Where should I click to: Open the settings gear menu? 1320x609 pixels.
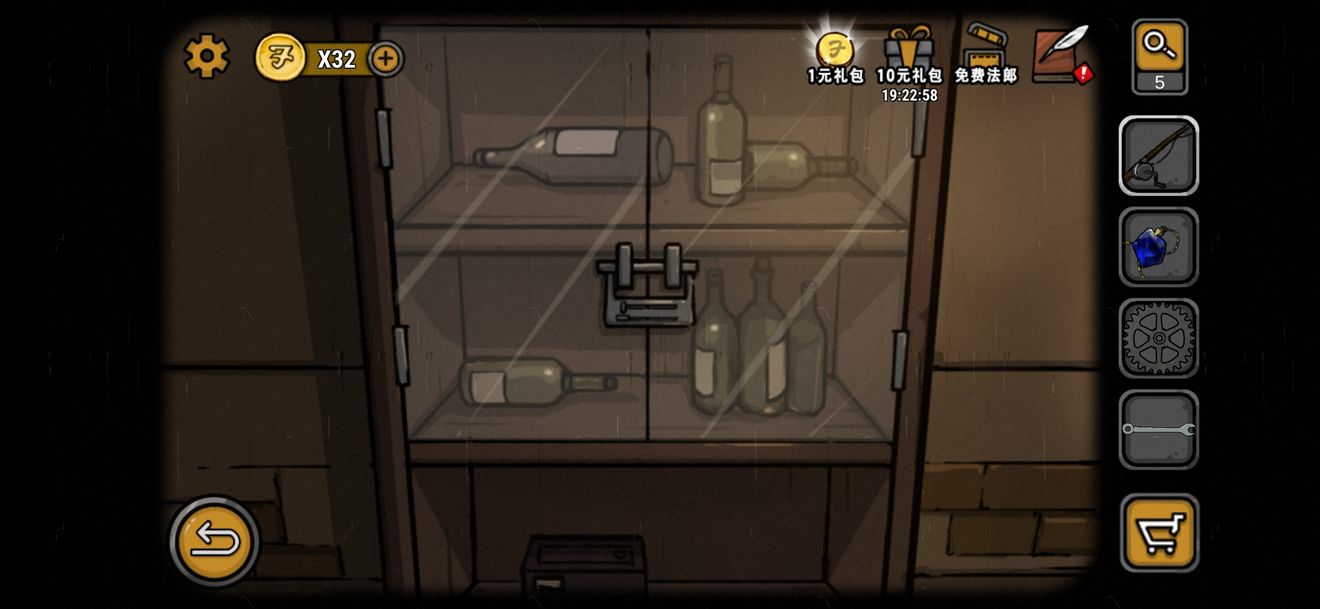[x=207, y=57]
